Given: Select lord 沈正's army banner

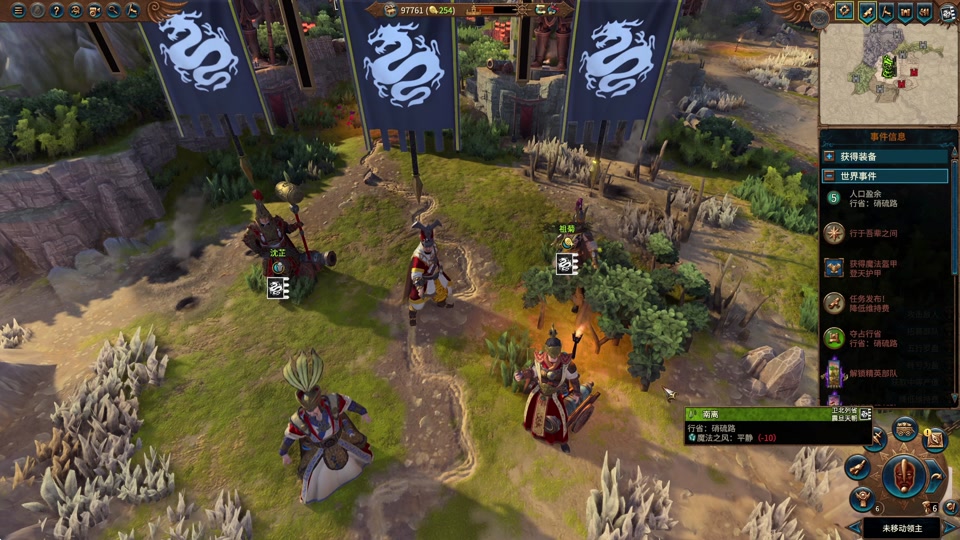Looking at the screenshot, I should tap(278, 288).
